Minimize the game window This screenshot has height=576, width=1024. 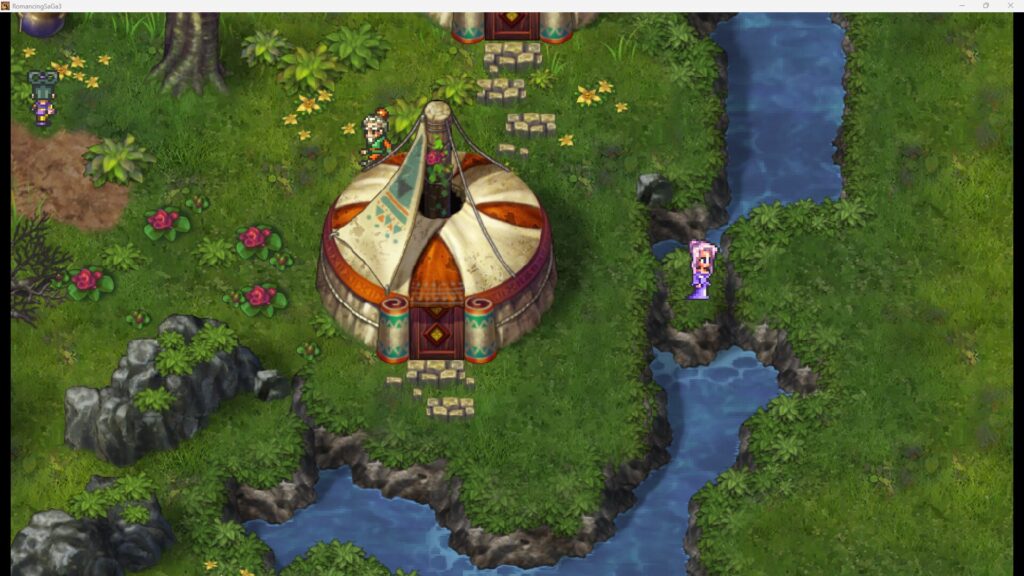962,6
